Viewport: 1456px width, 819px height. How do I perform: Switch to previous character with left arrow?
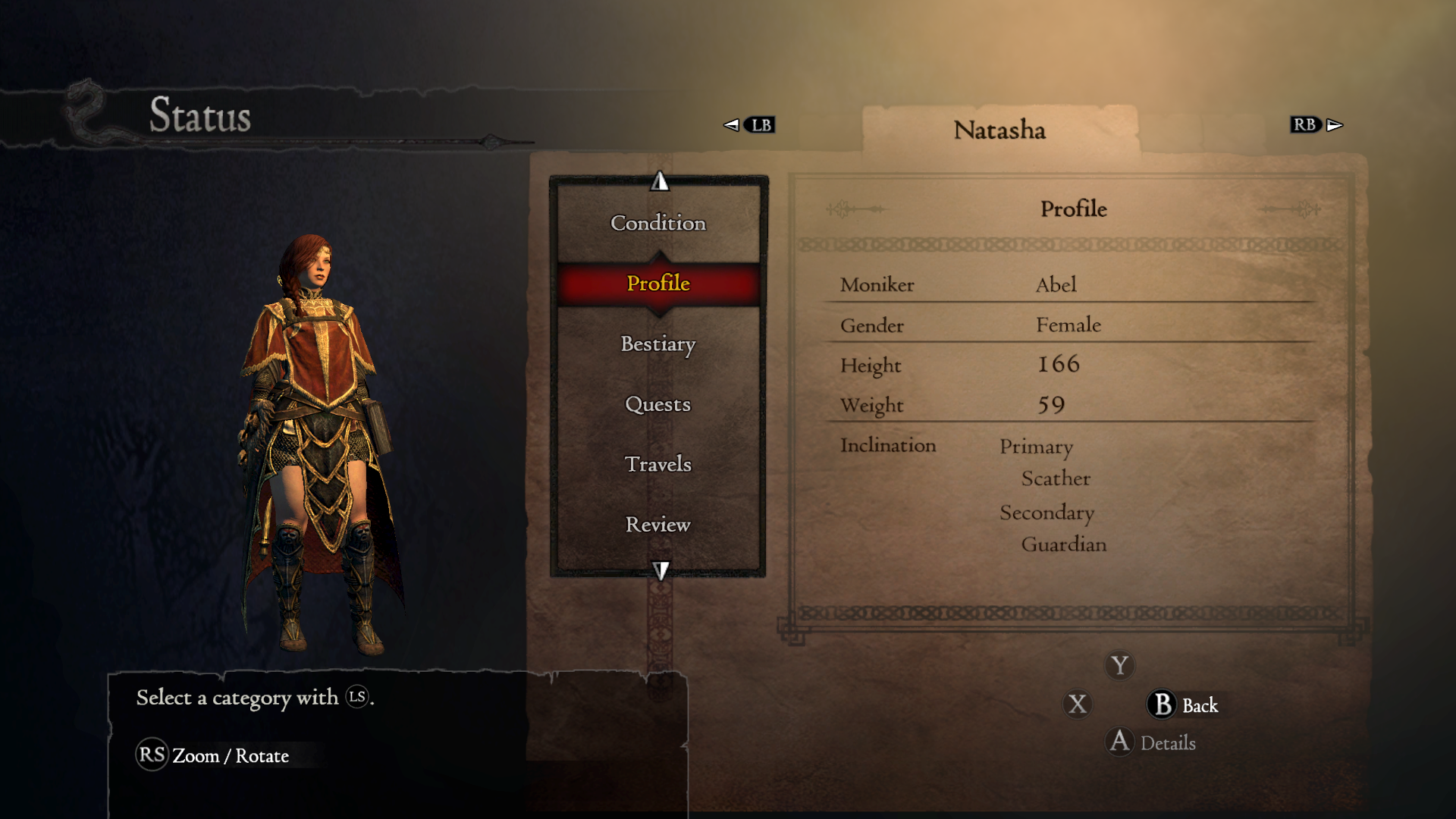pos(732,125)
